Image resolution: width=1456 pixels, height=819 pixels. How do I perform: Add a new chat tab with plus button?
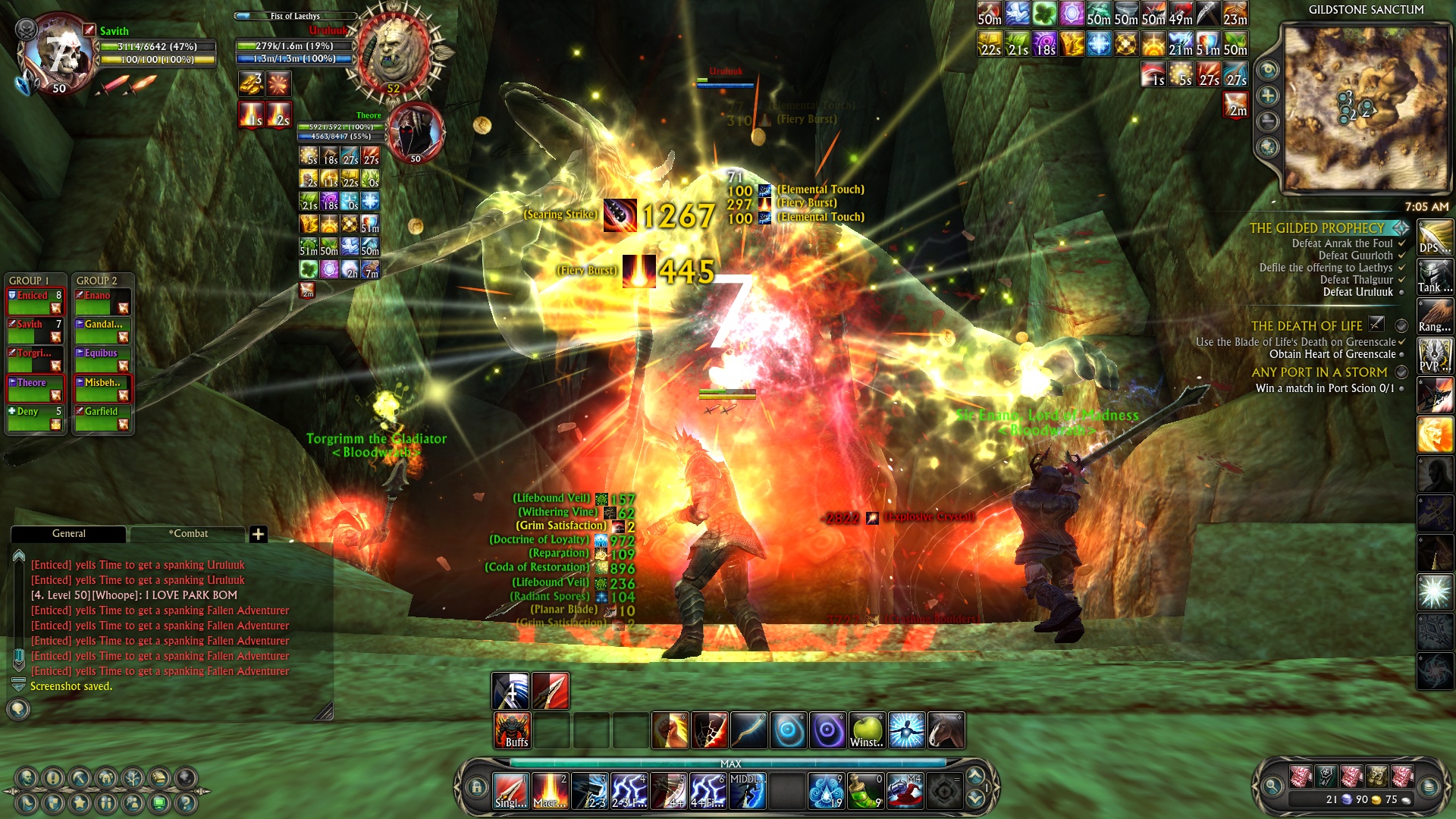258,535
